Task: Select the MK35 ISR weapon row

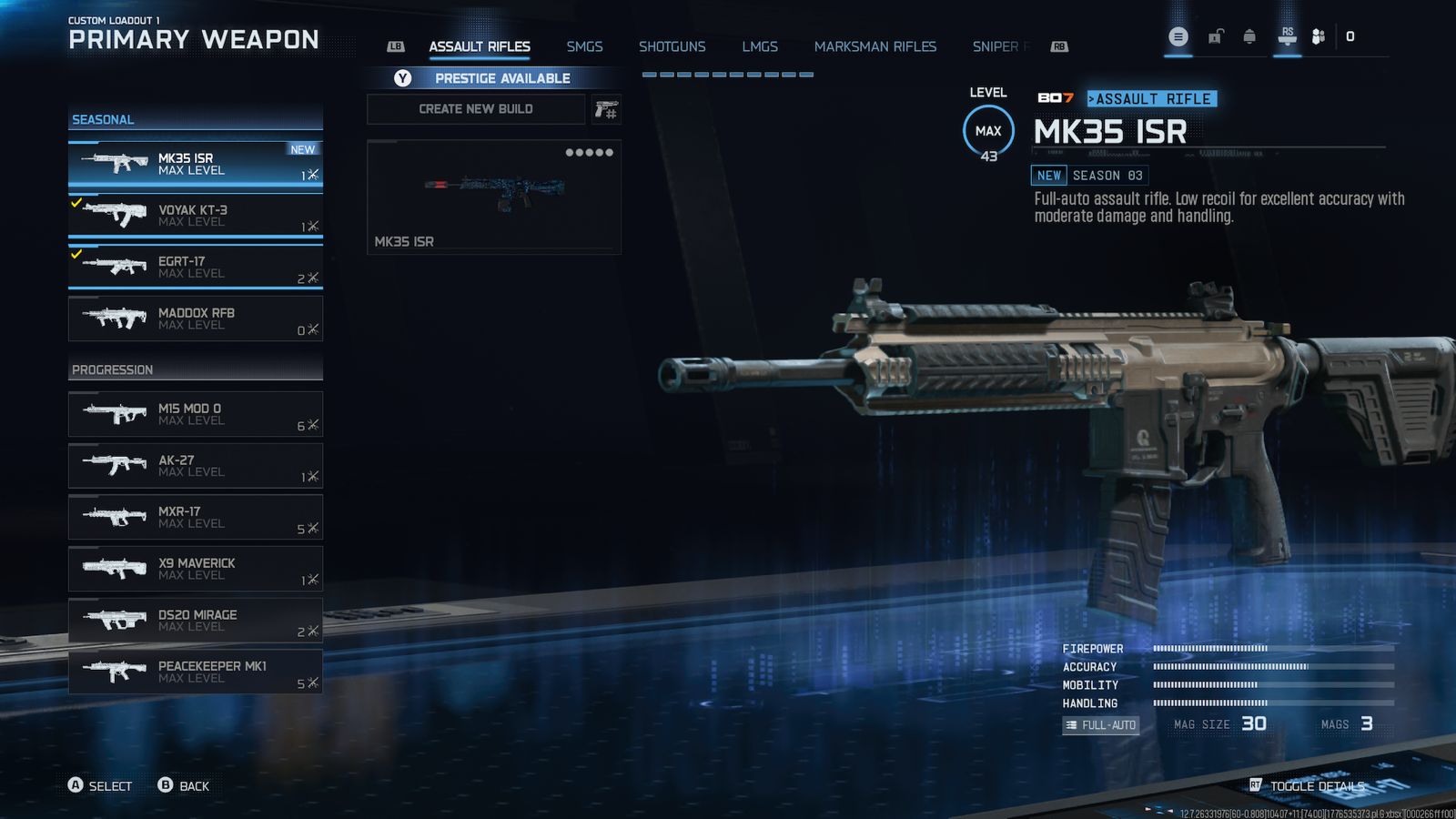Action: tap(195, 164)
